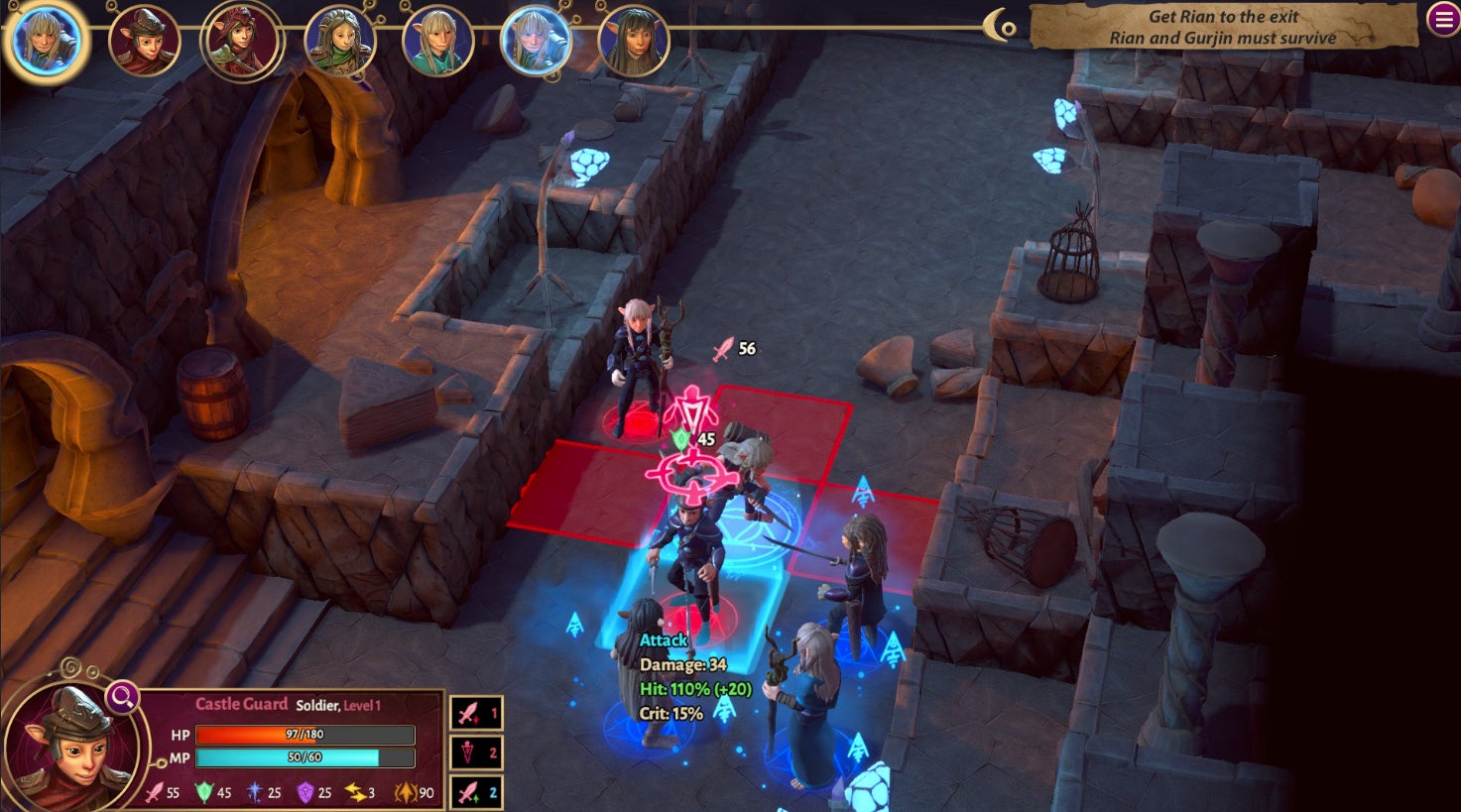The height and width of the screenshot is (812, 1461).
Task: Pick the green-scarfed Gelfling turn portrait
Action: point(340,43)
